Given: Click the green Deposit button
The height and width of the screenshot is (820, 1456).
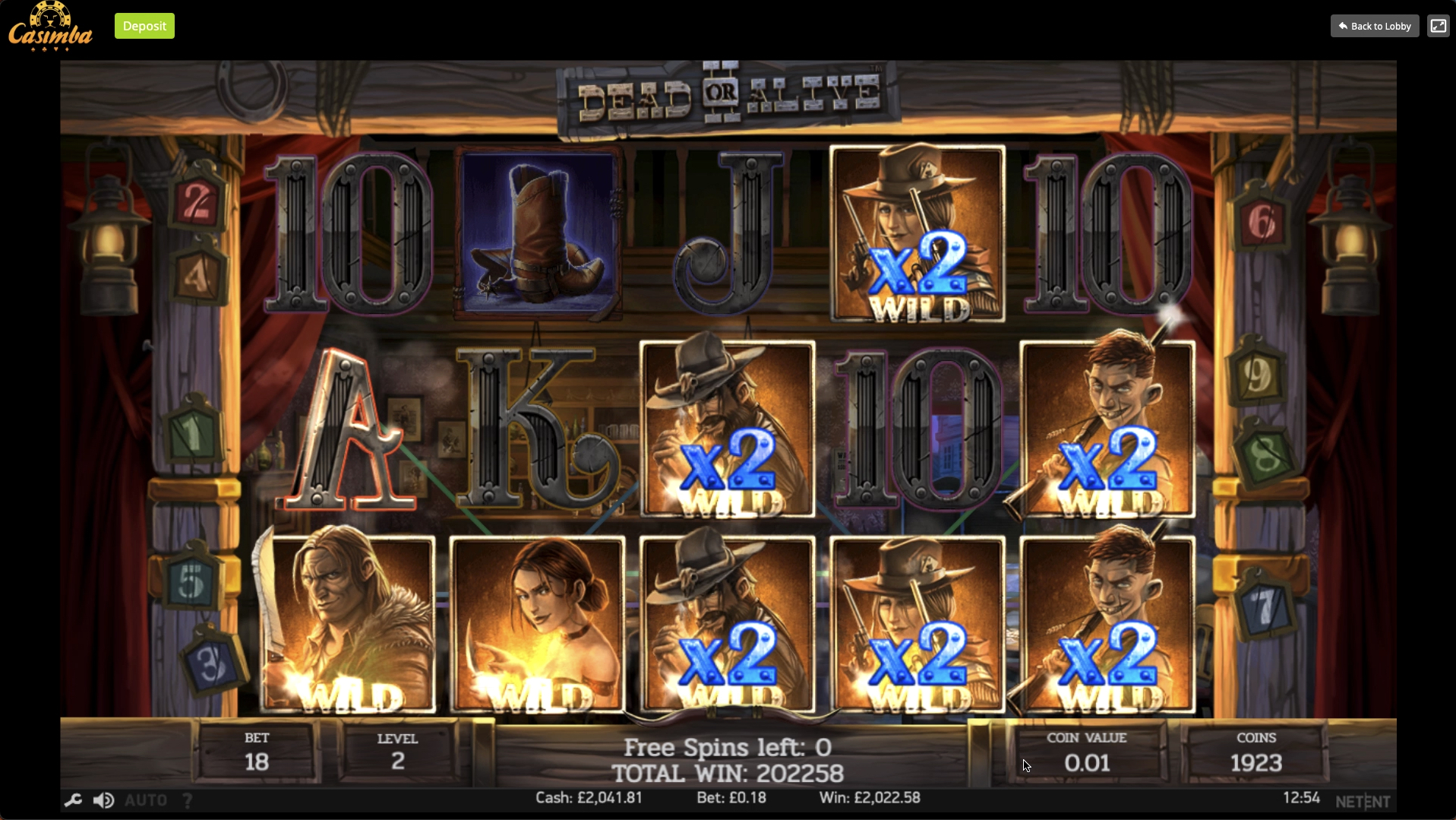Looking at the screenshot, I should click(144, 26).
